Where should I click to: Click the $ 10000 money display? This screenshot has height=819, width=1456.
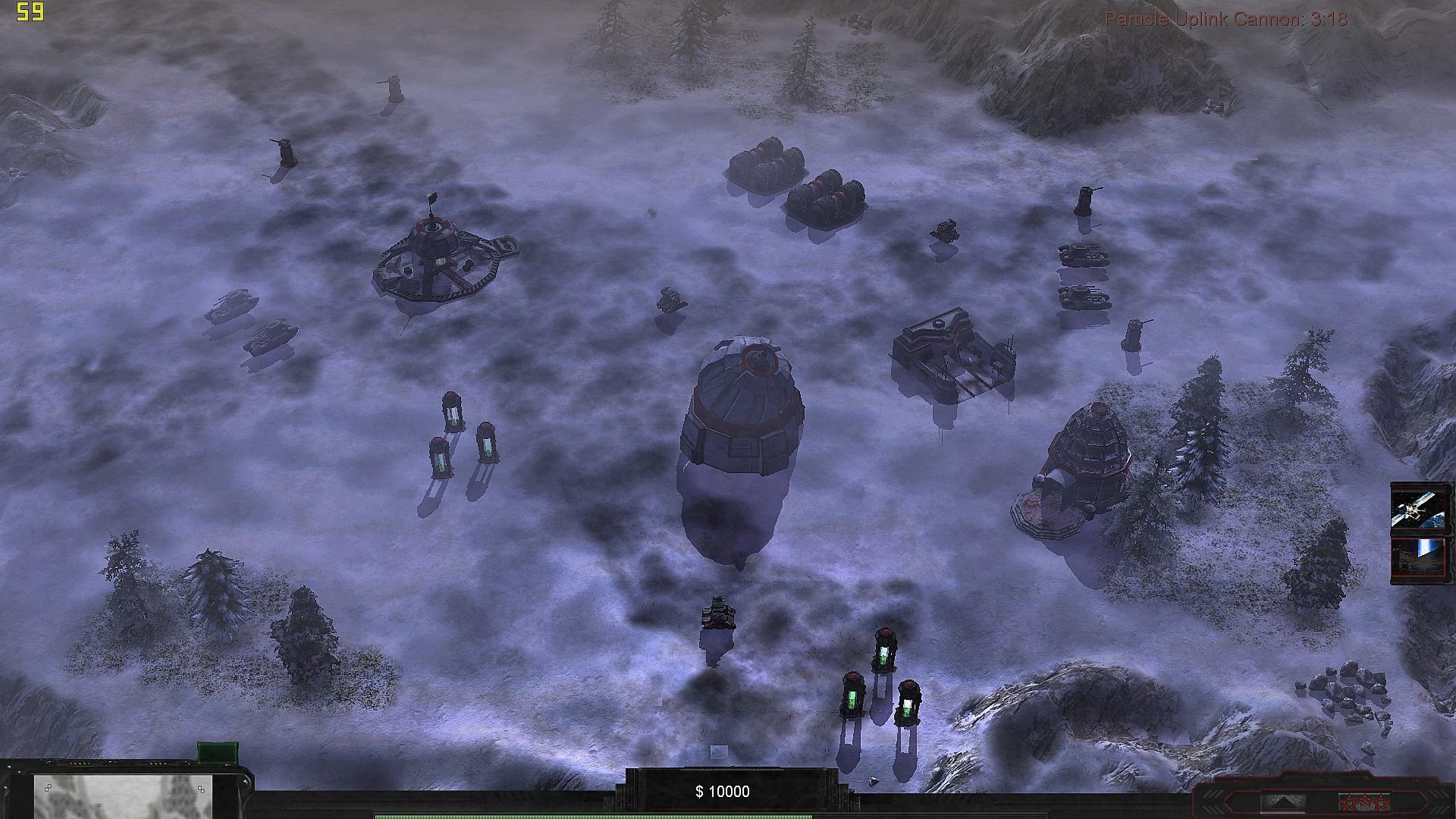point(721,791)
